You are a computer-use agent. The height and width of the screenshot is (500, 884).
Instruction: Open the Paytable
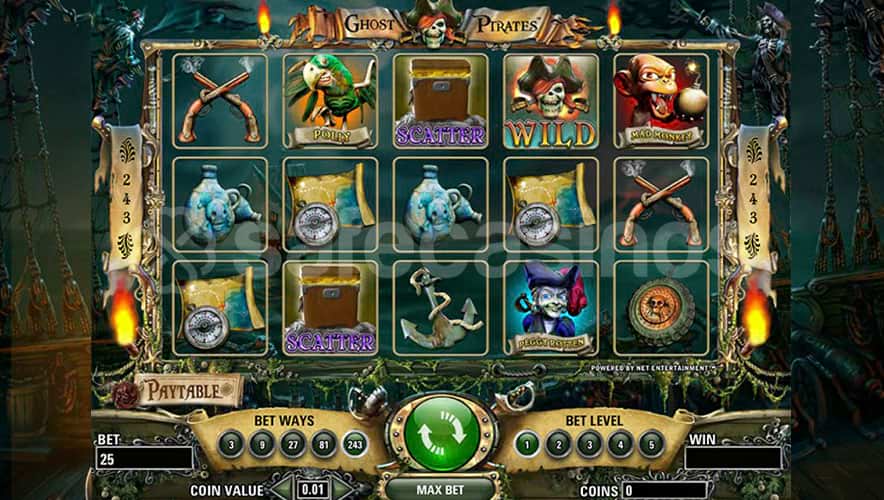[x=190, y=390]
